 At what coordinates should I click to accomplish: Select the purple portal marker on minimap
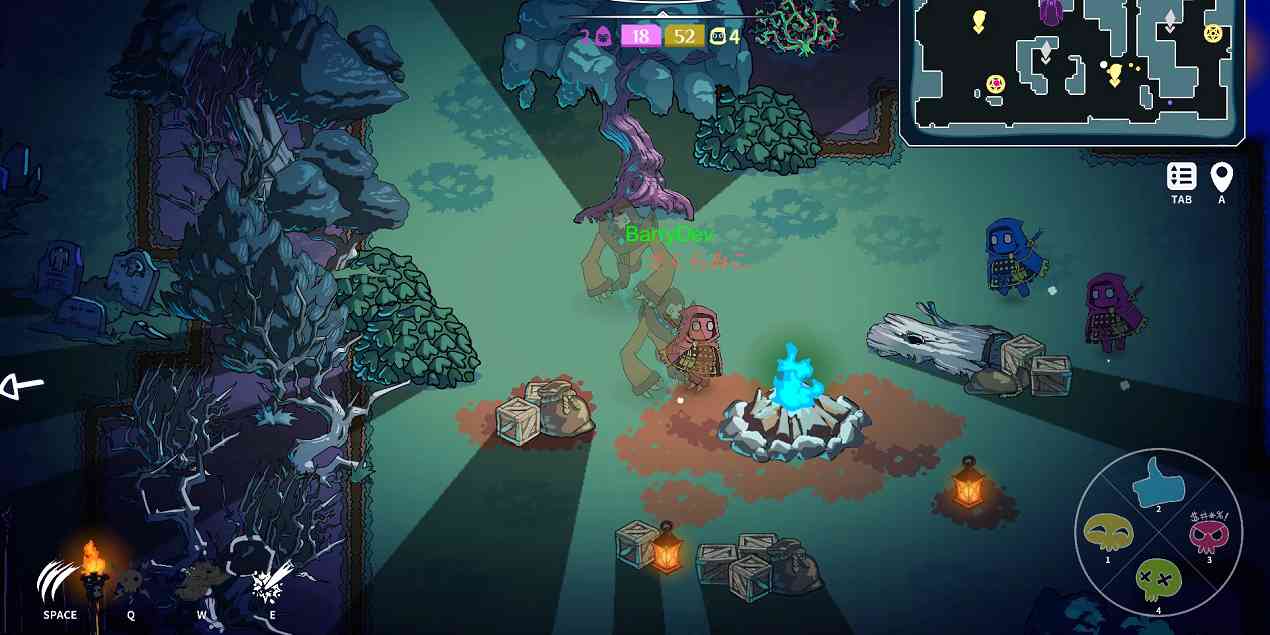click(1050, 13)
